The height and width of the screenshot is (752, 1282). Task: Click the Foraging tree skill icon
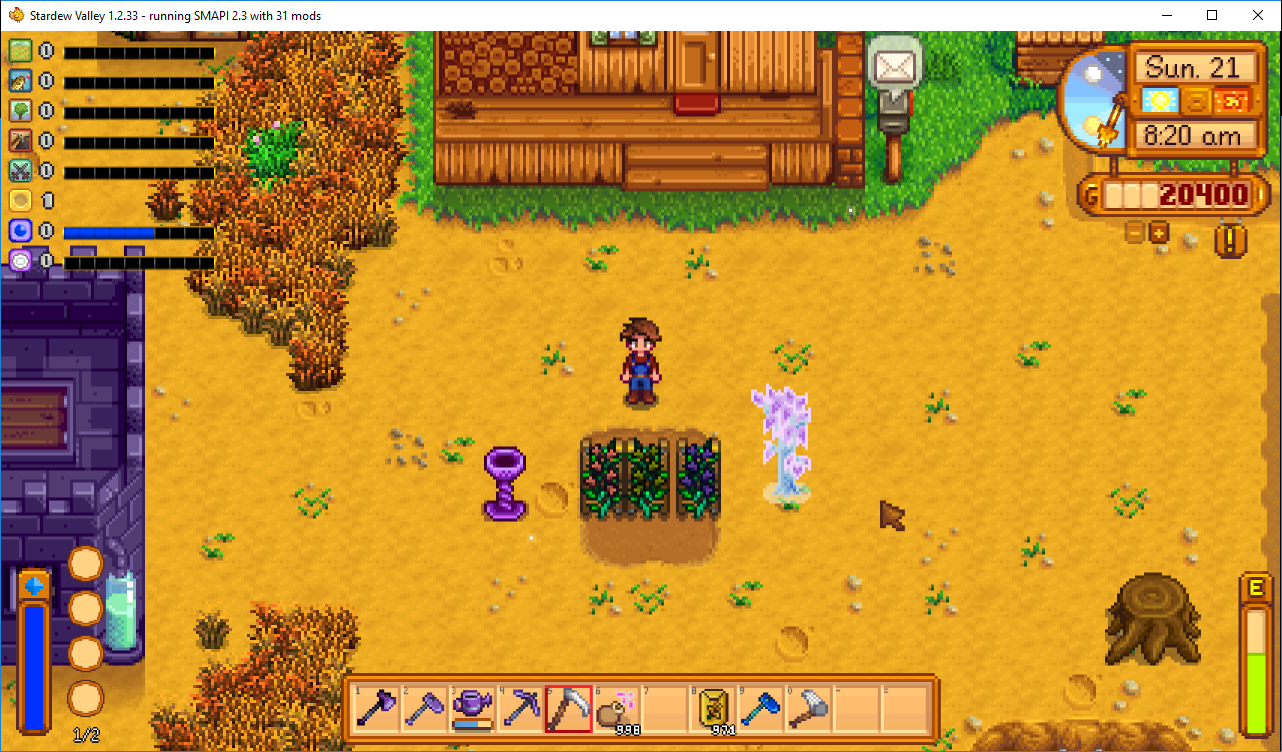[x=22, y=111]
